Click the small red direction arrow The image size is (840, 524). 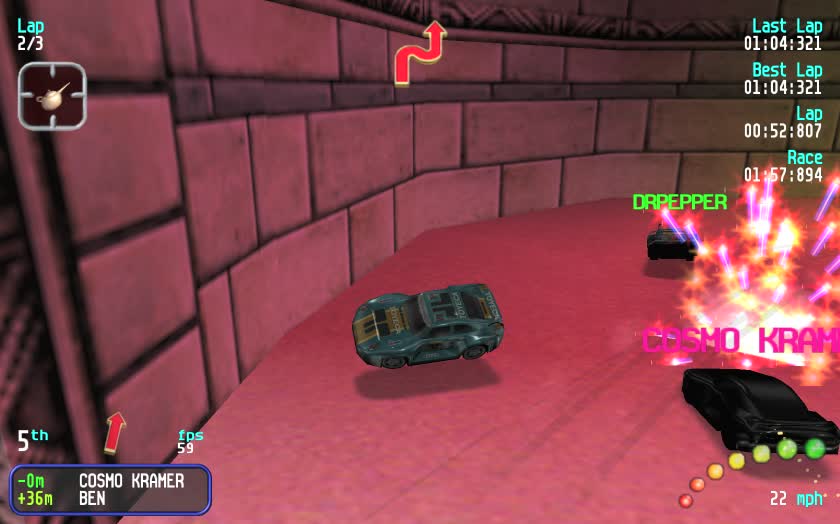click(x=116, y=431)
